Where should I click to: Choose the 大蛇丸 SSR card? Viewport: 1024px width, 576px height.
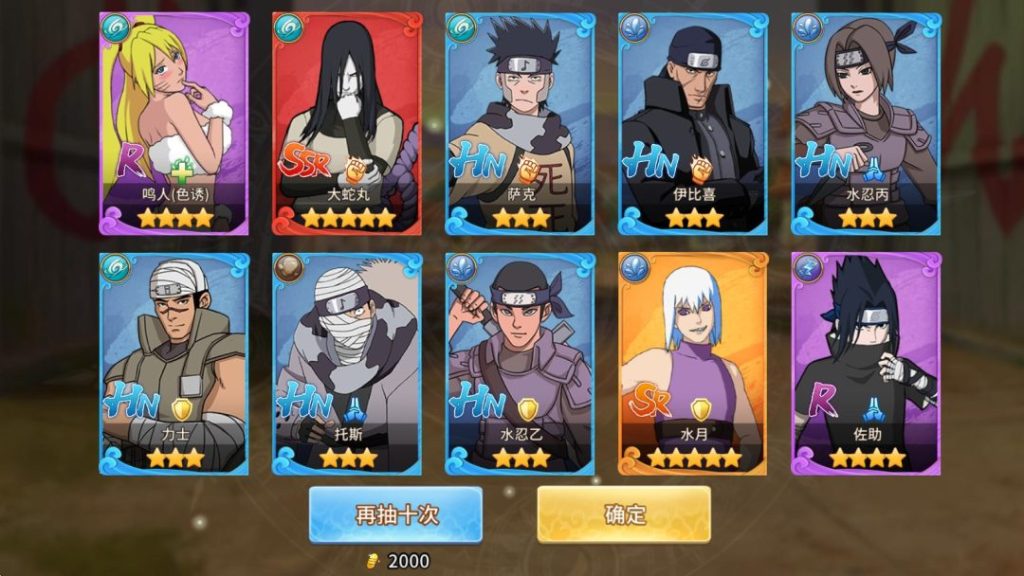[x=347, y=124]
